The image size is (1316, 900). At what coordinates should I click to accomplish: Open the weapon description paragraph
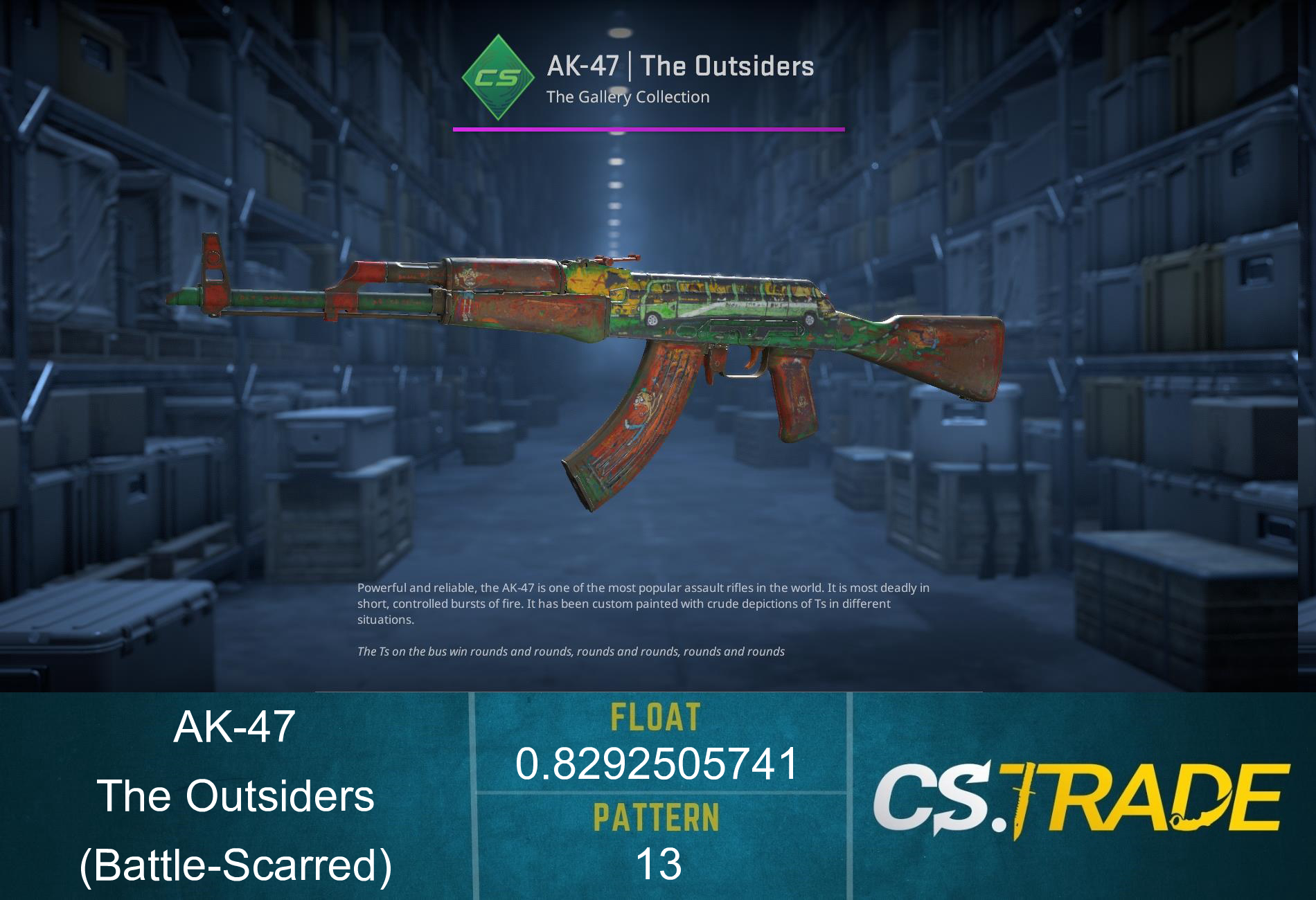click(x=644, y=604)
